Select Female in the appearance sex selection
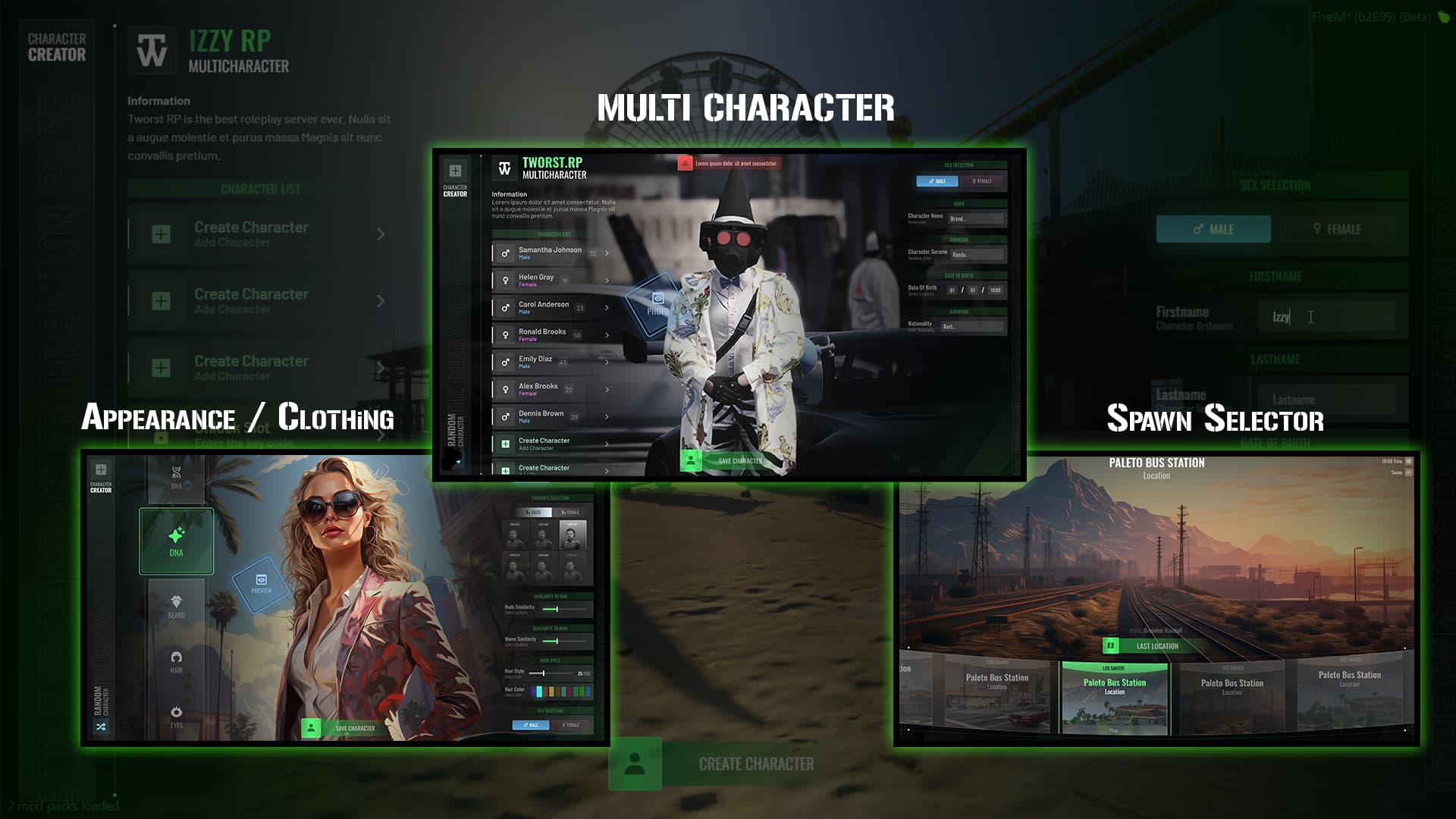Image resolution: width=1456 pixels, height=819 pixels. point(570,725)
